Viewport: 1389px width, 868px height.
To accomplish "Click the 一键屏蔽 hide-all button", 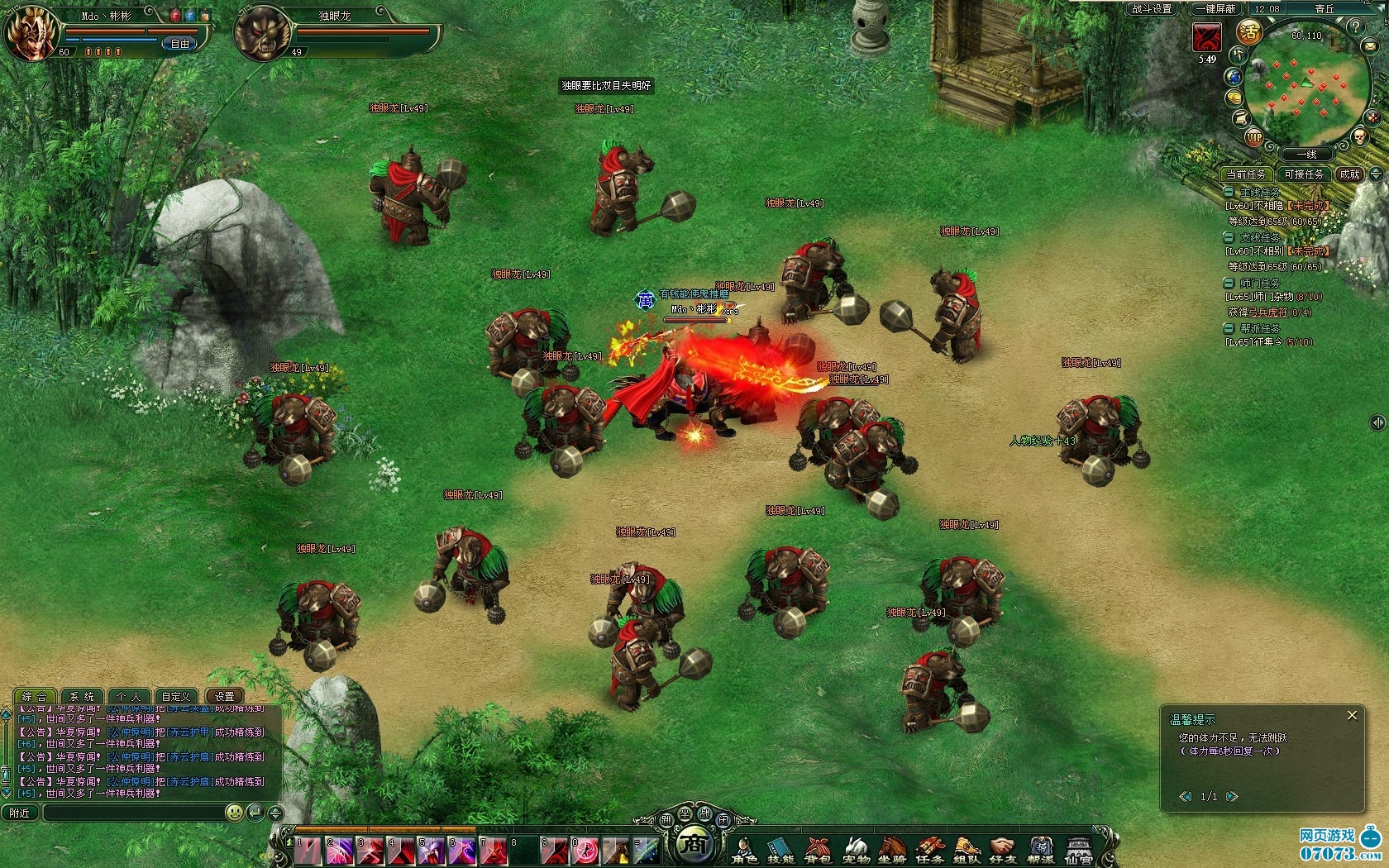I will pos(1218,9).
